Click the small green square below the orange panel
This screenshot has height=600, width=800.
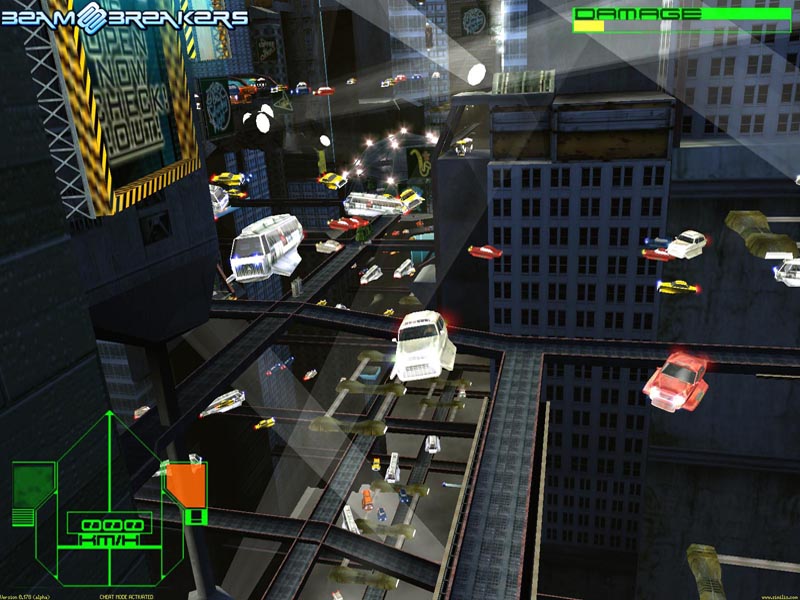click(x=196, y=517)
